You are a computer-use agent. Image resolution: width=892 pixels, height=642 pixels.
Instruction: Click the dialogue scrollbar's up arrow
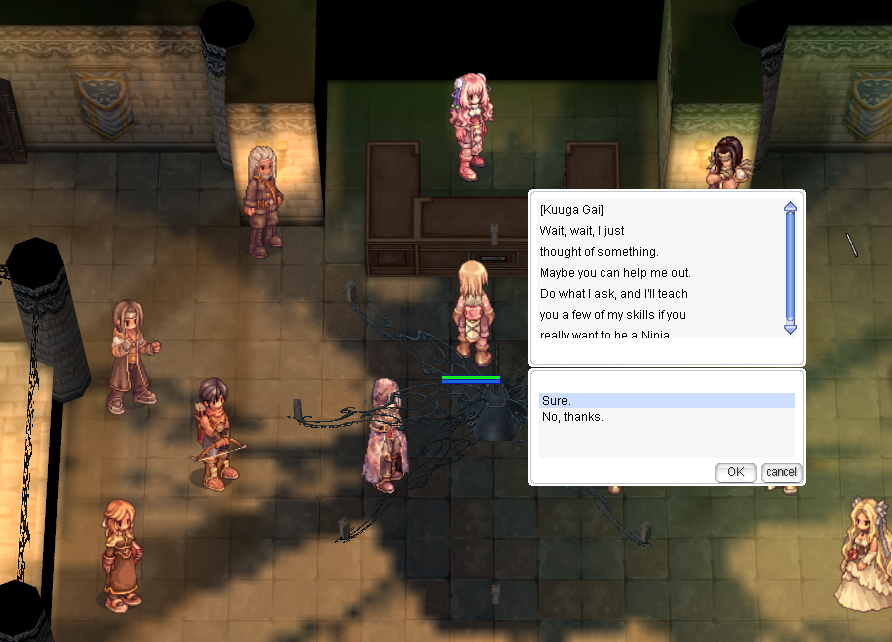click(790, 207)
